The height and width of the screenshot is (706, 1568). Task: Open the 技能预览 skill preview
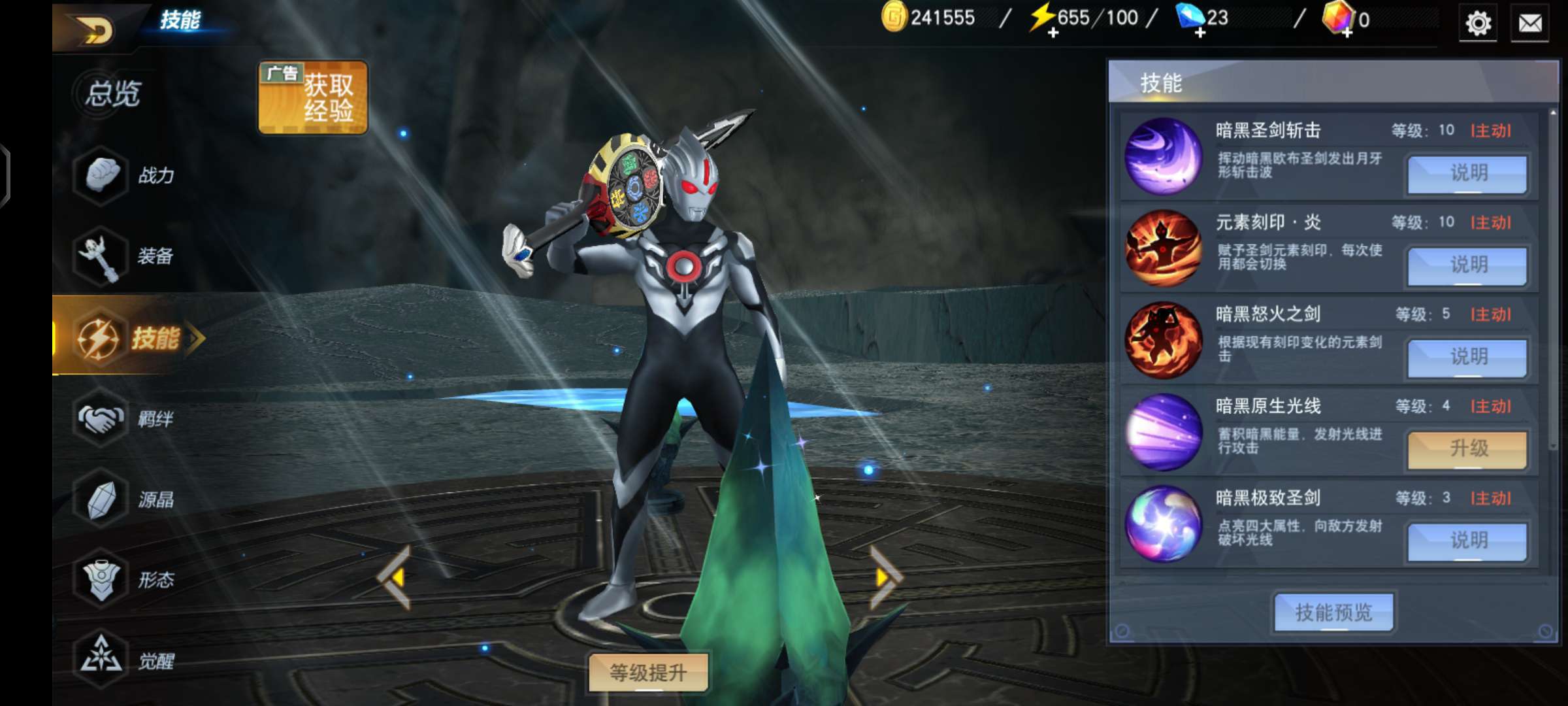[1333, 613]
